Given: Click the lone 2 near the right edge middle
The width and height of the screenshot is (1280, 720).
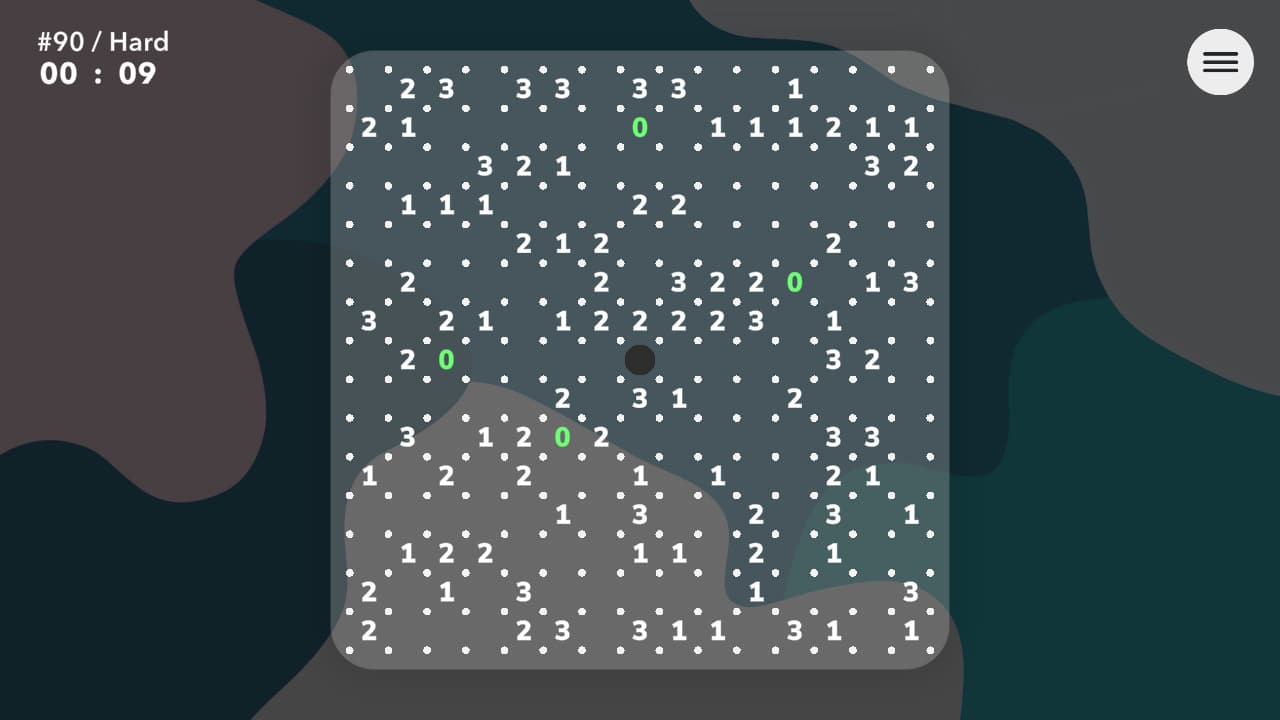Looking at the screenshot, I should click(x=833, y=243).
